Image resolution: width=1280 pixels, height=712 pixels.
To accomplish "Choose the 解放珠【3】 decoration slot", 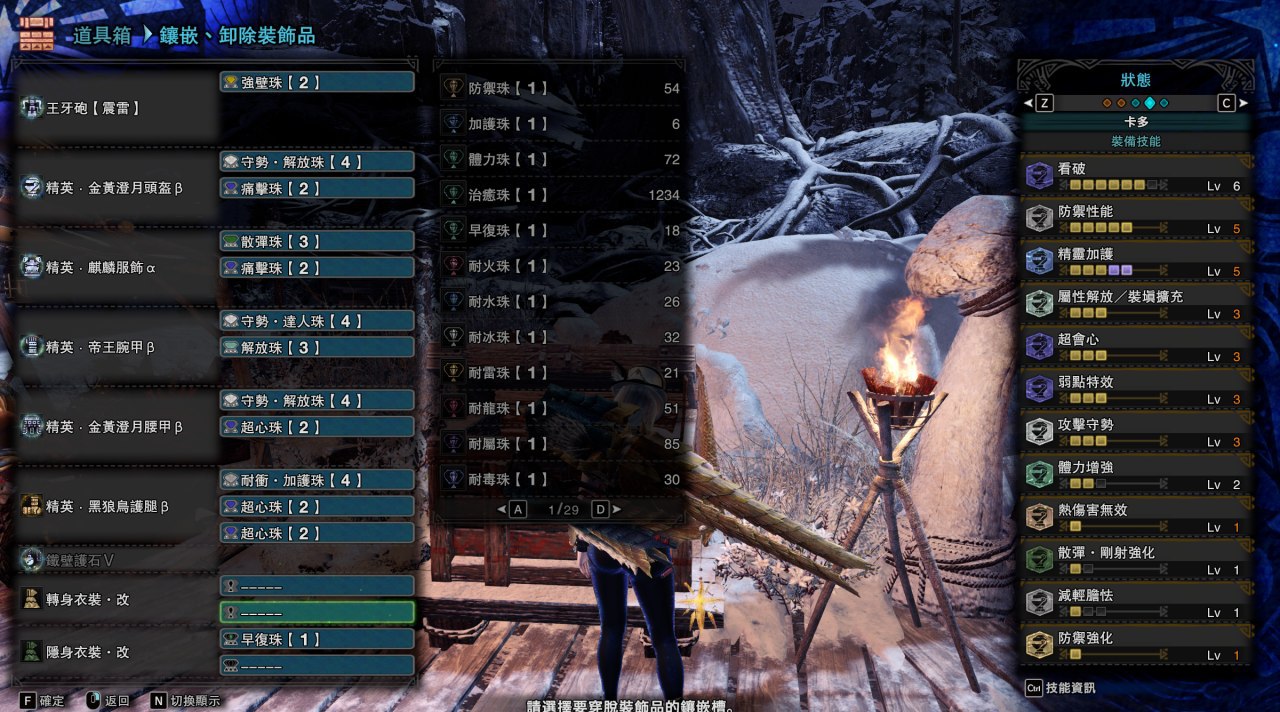I will (x=316, y=347).
